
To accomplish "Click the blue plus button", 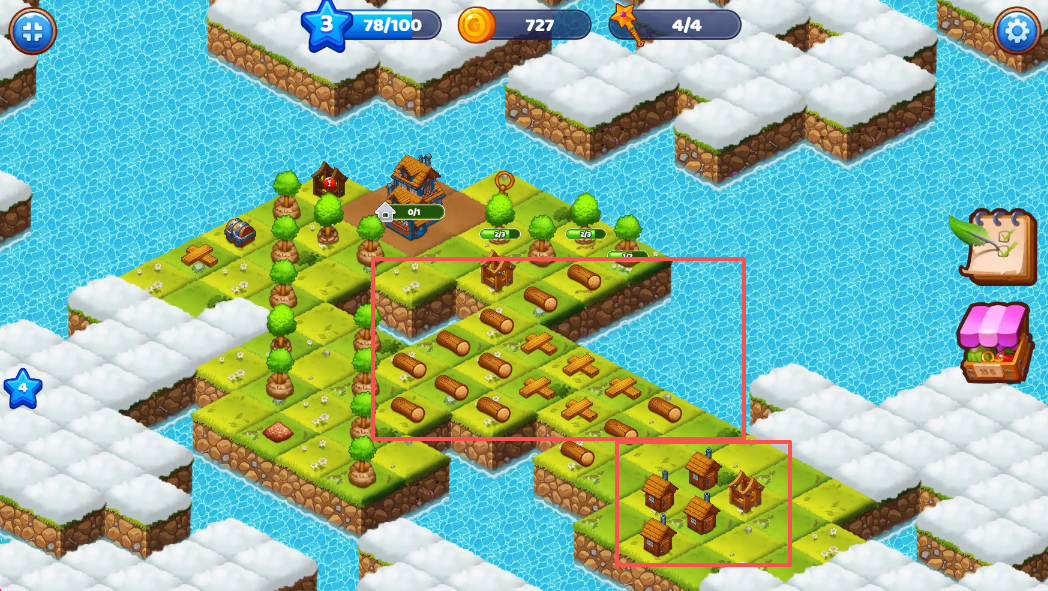I will pos(32,31).
